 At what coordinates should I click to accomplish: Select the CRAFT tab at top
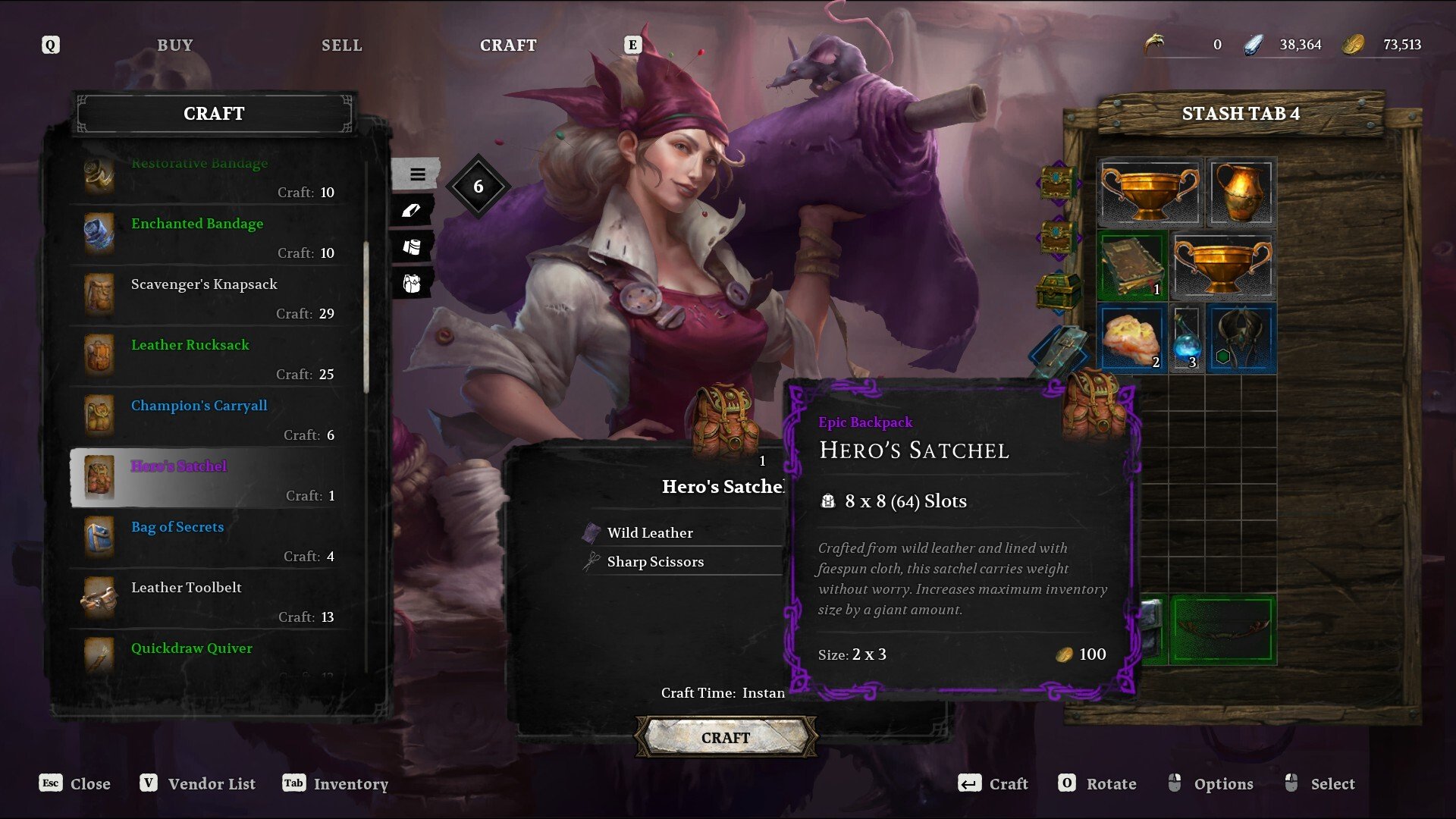pyautogui.click(x=508, y=45)
